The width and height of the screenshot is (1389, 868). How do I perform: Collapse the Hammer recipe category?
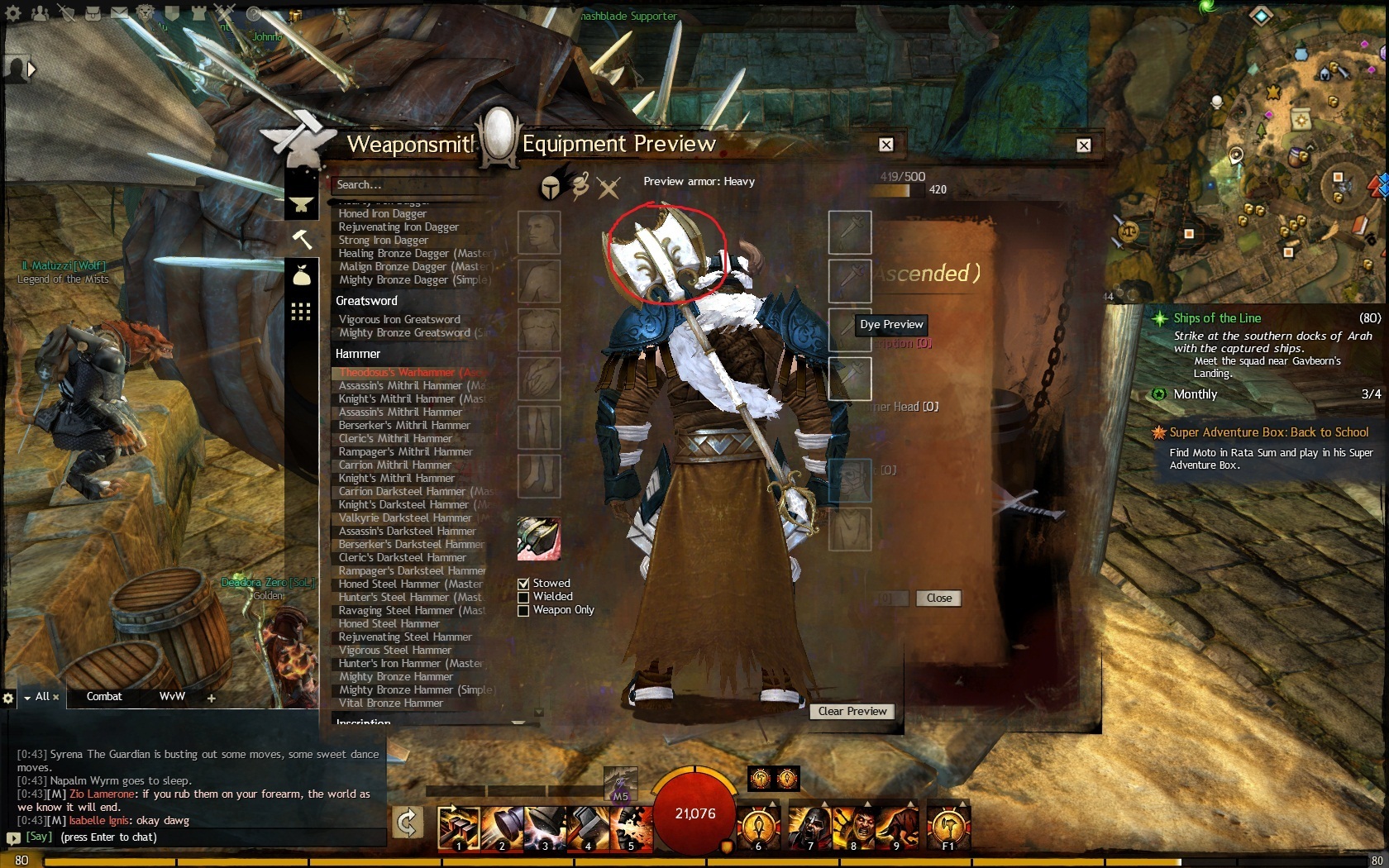pos(358,354)
